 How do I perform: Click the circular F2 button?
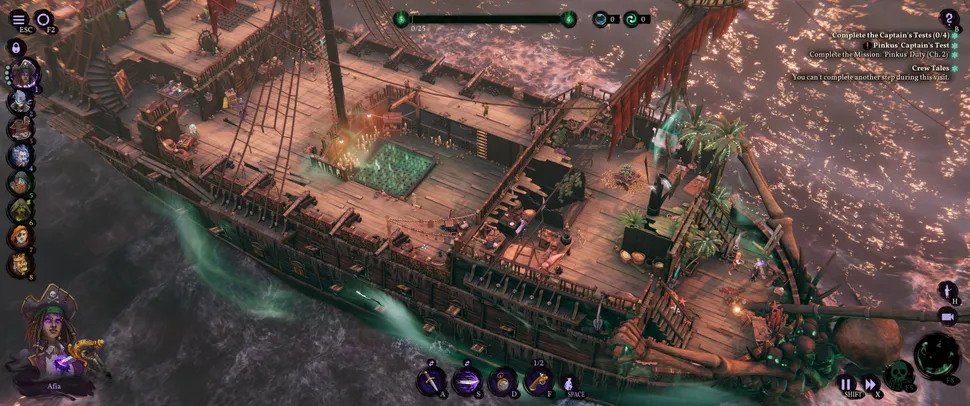pos(44,19)
